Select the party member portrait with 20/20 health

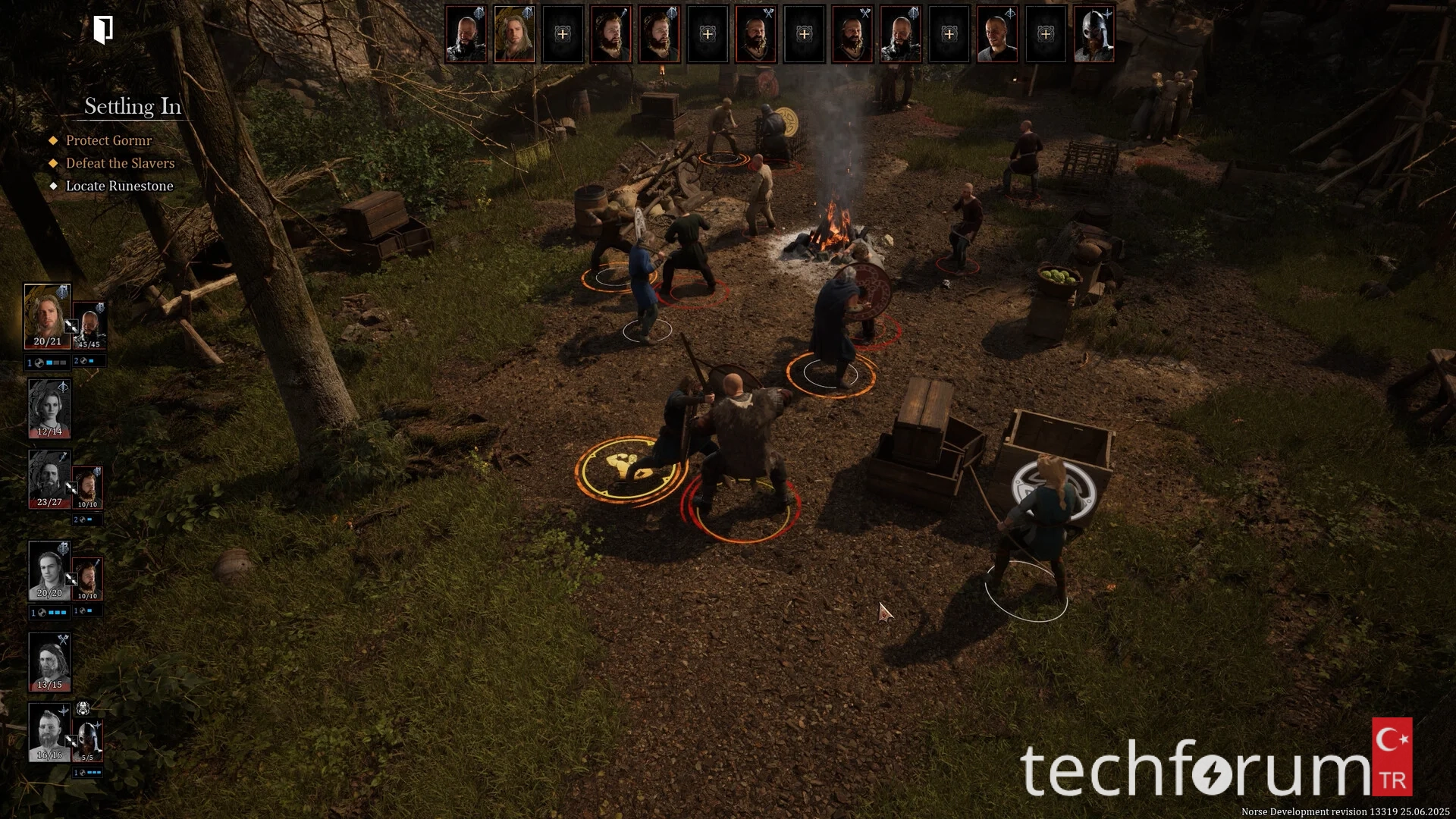[49, 570]
